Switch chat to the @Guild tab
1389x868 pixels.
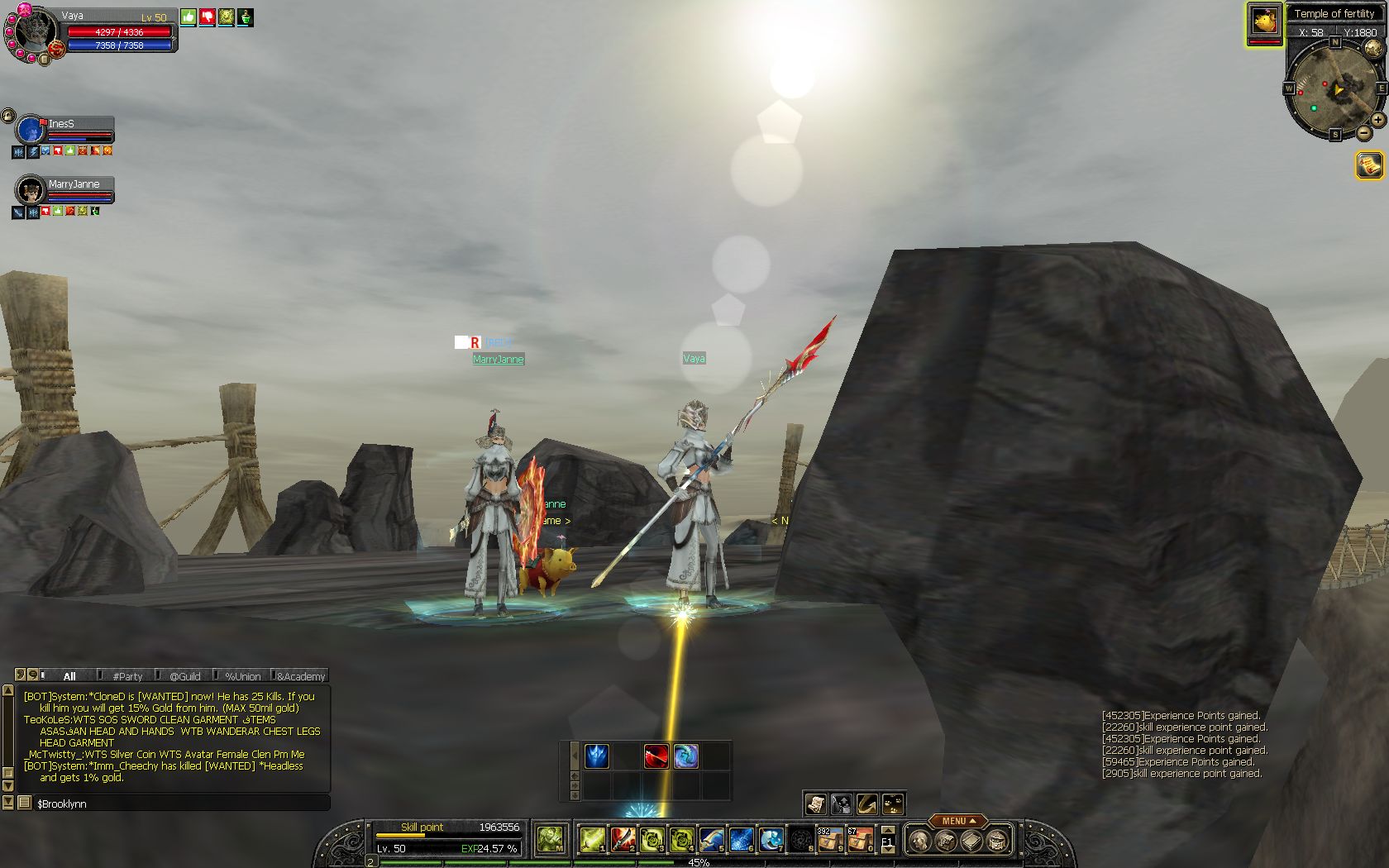click(185, 676)
